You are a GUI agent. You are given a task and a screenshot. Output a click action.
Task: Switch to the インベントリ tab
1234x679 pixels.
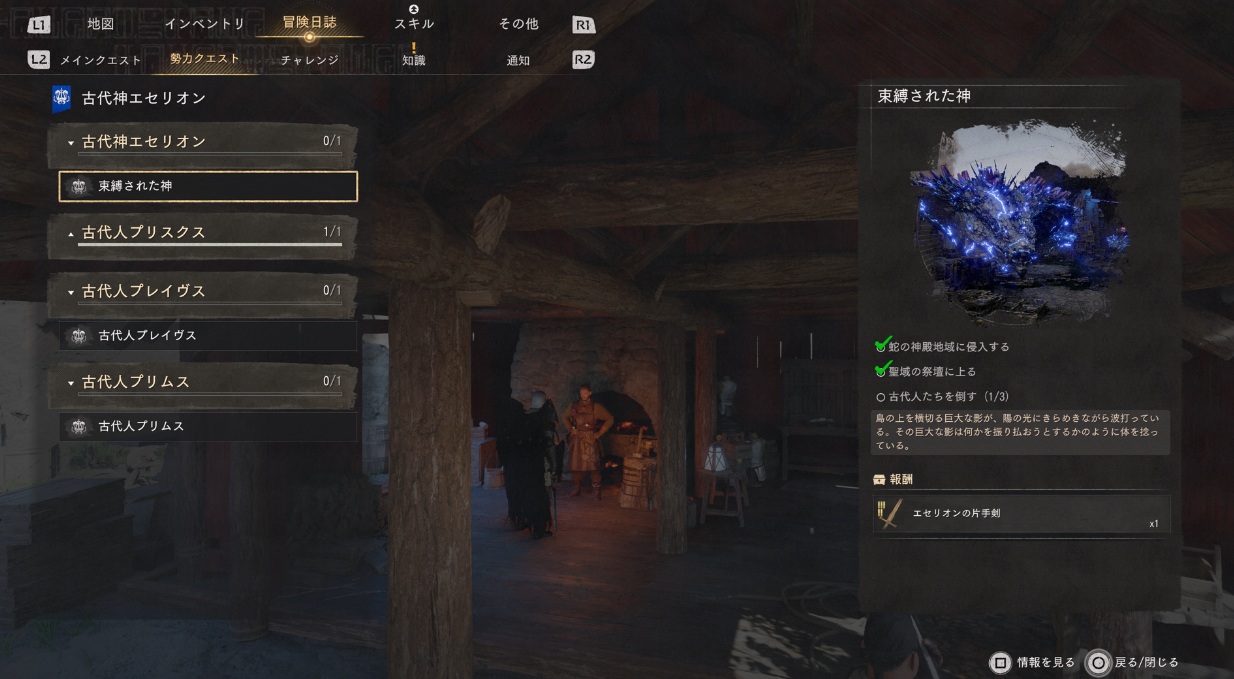click(205, 24)
